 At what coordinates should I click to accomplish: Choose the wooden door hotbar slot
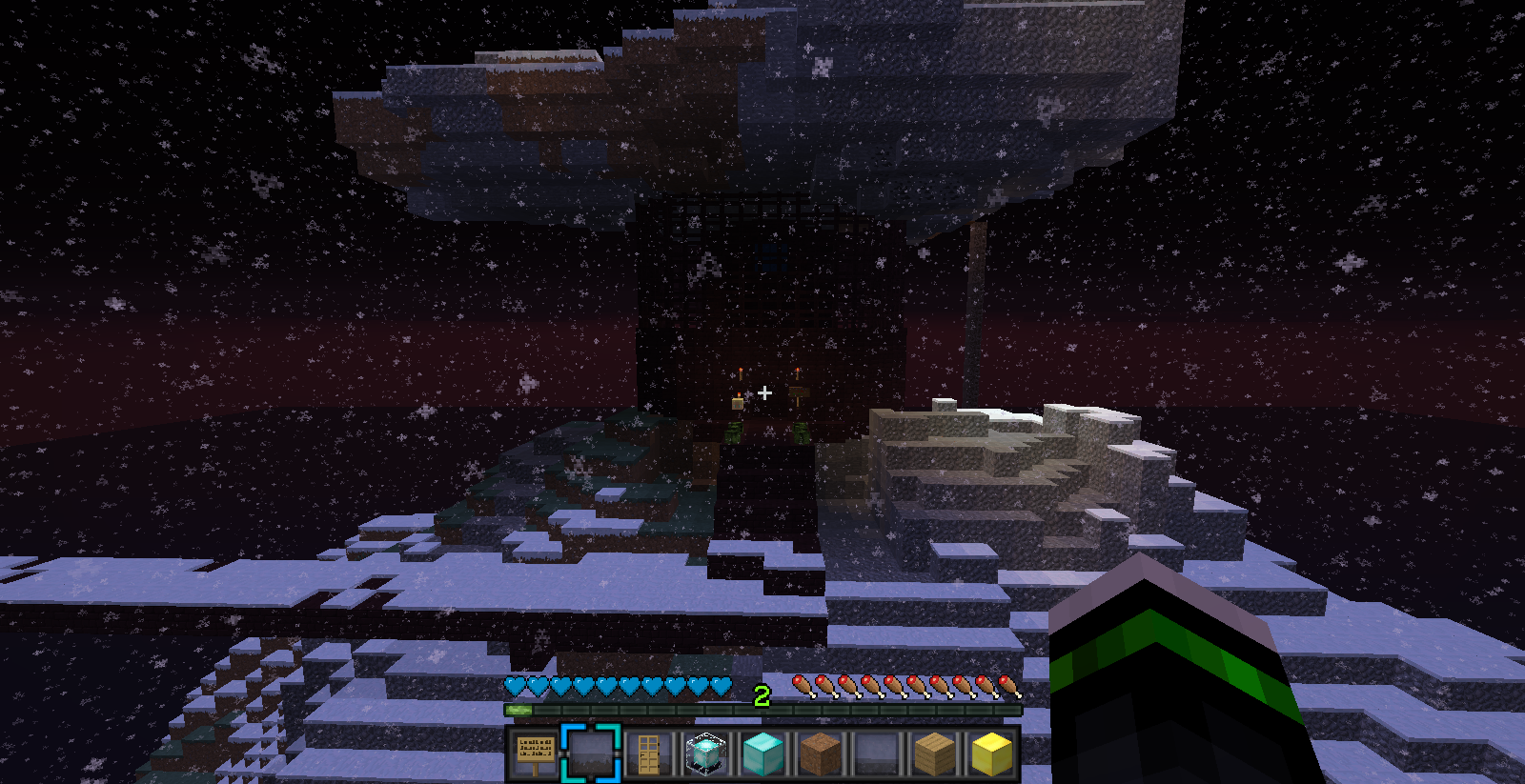click(x=649, y=754)
